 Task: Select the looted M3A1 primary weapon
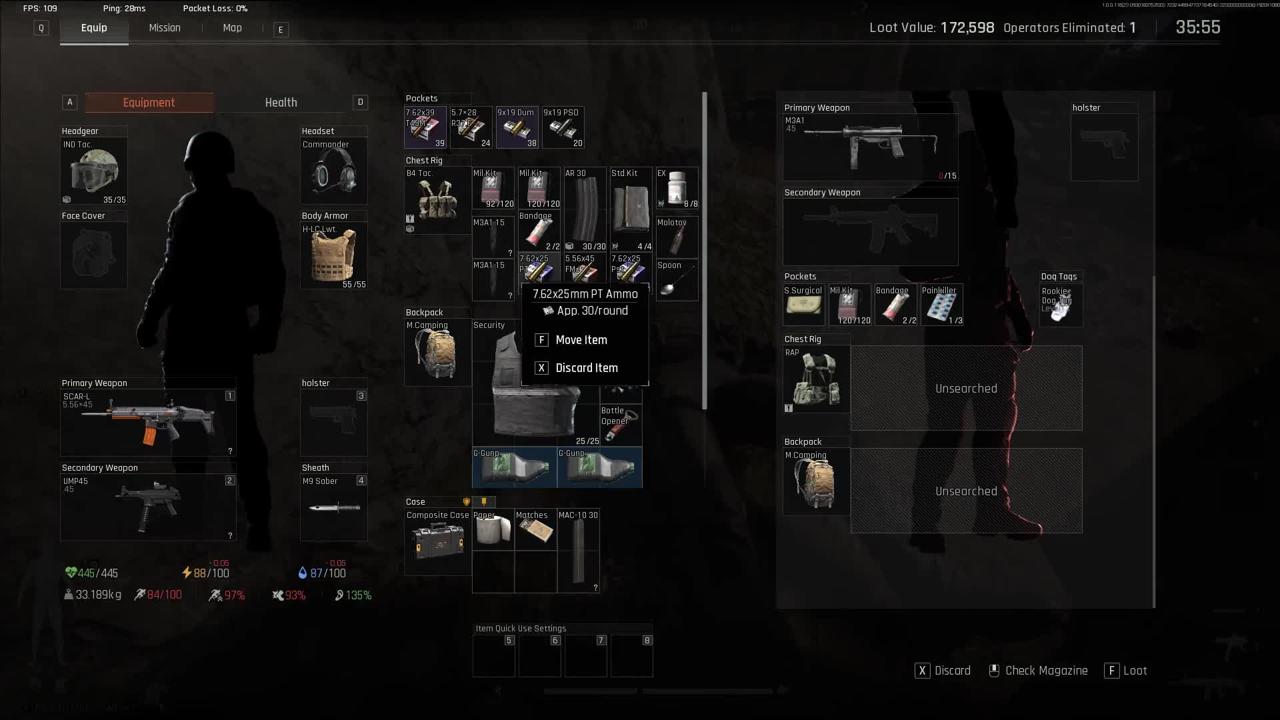[x=870, y=147]
